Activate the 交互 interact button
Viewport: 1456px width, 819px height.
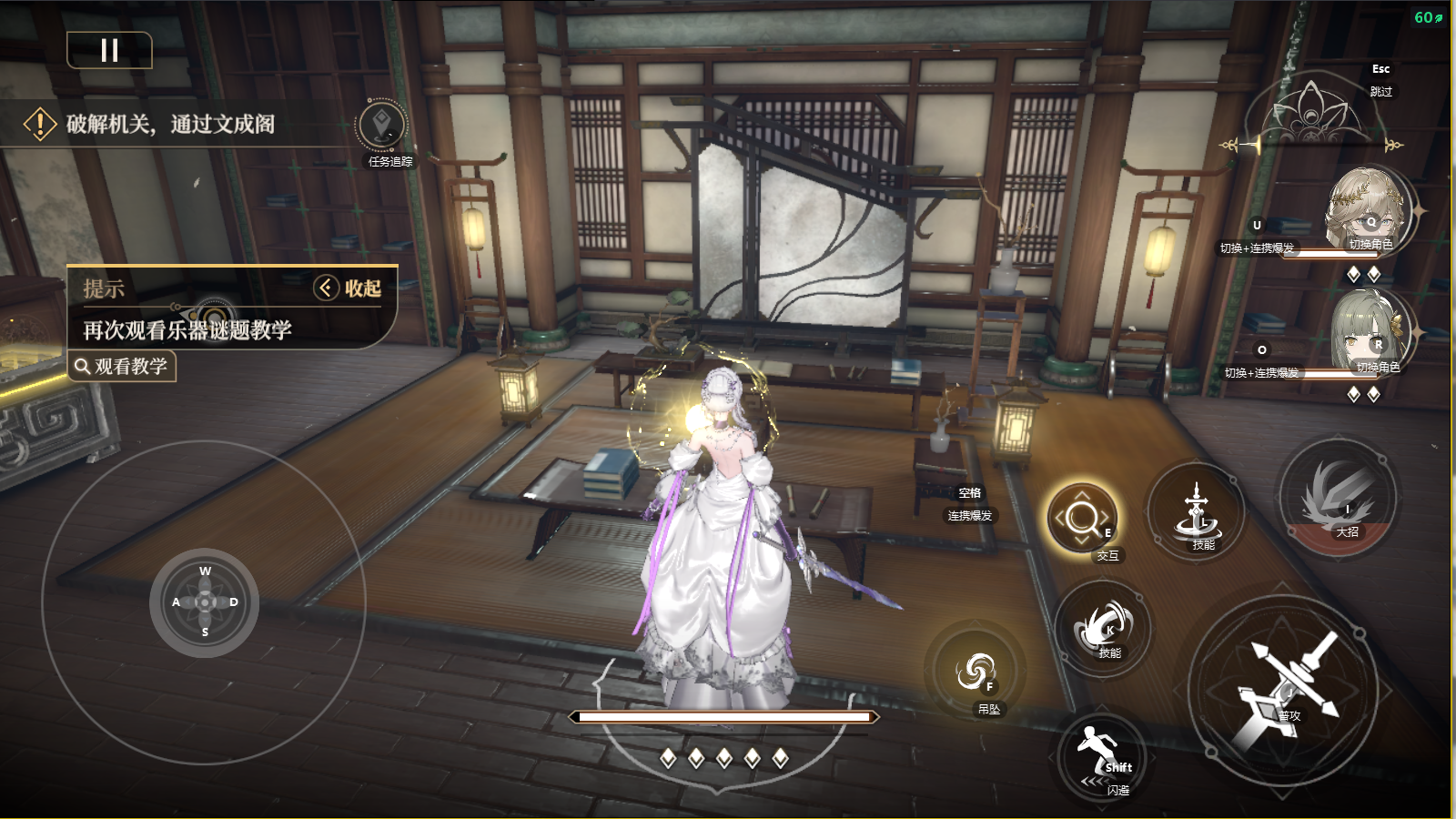[1082, 519]
